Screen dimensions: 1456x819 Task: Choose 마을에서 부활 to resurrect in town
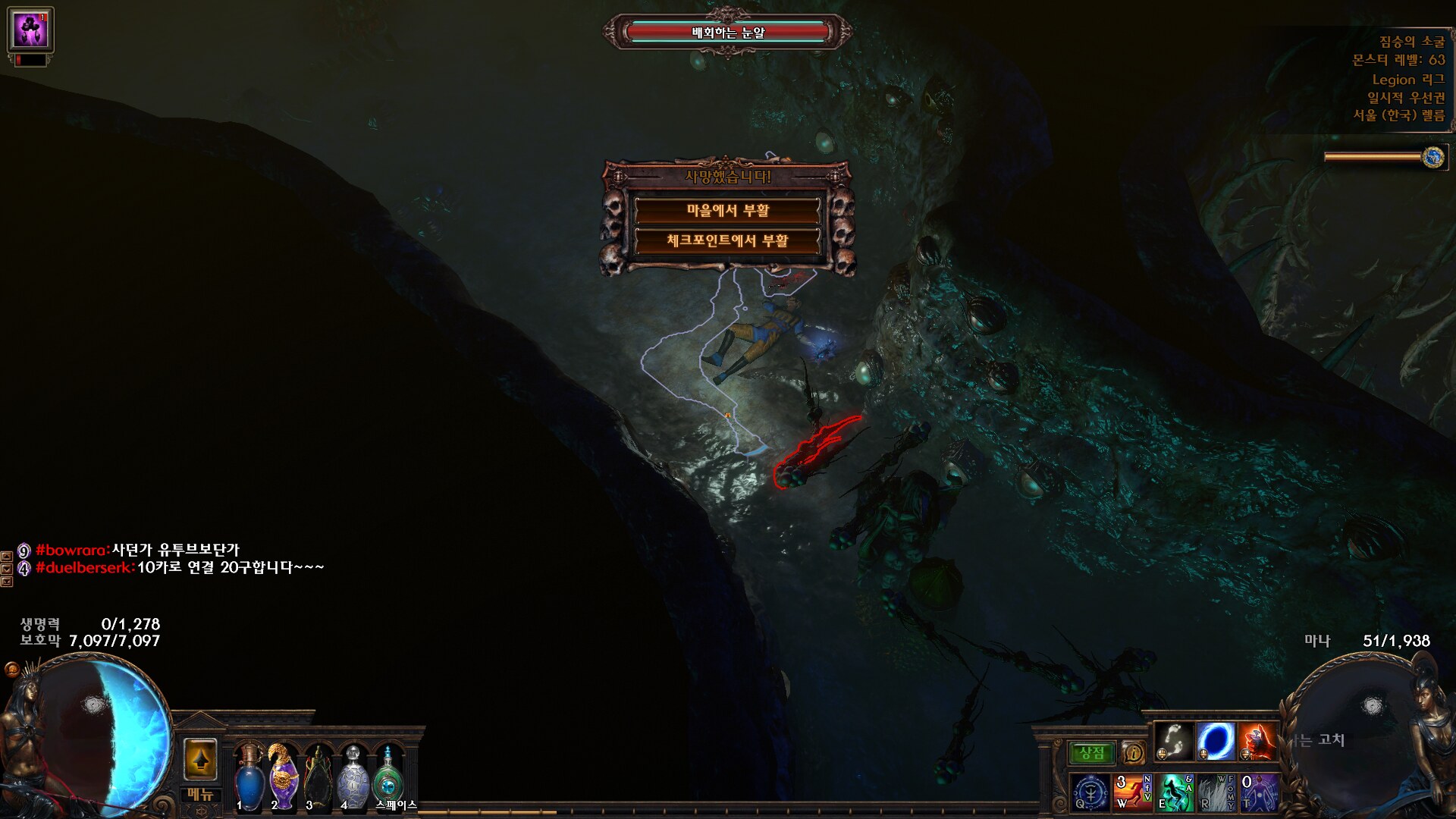click(727, 210)
